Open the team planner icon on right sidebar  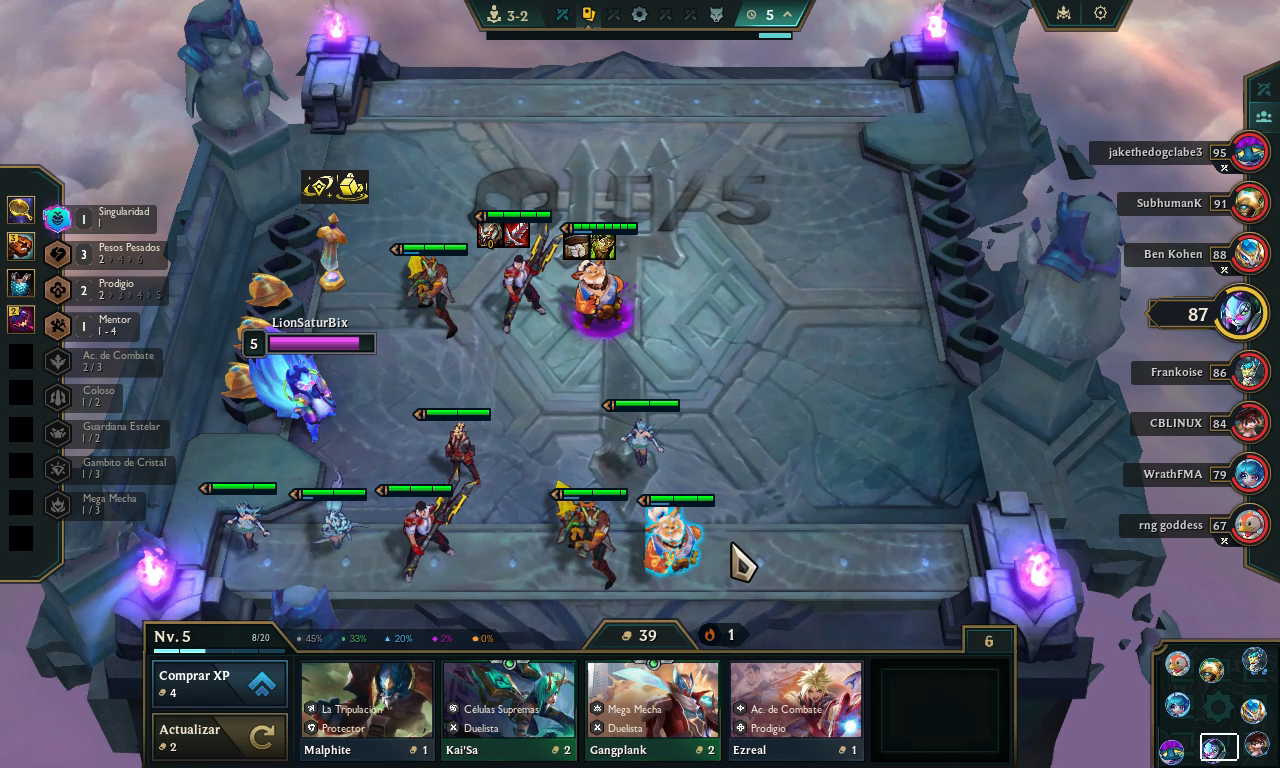tap(1264, 116)
